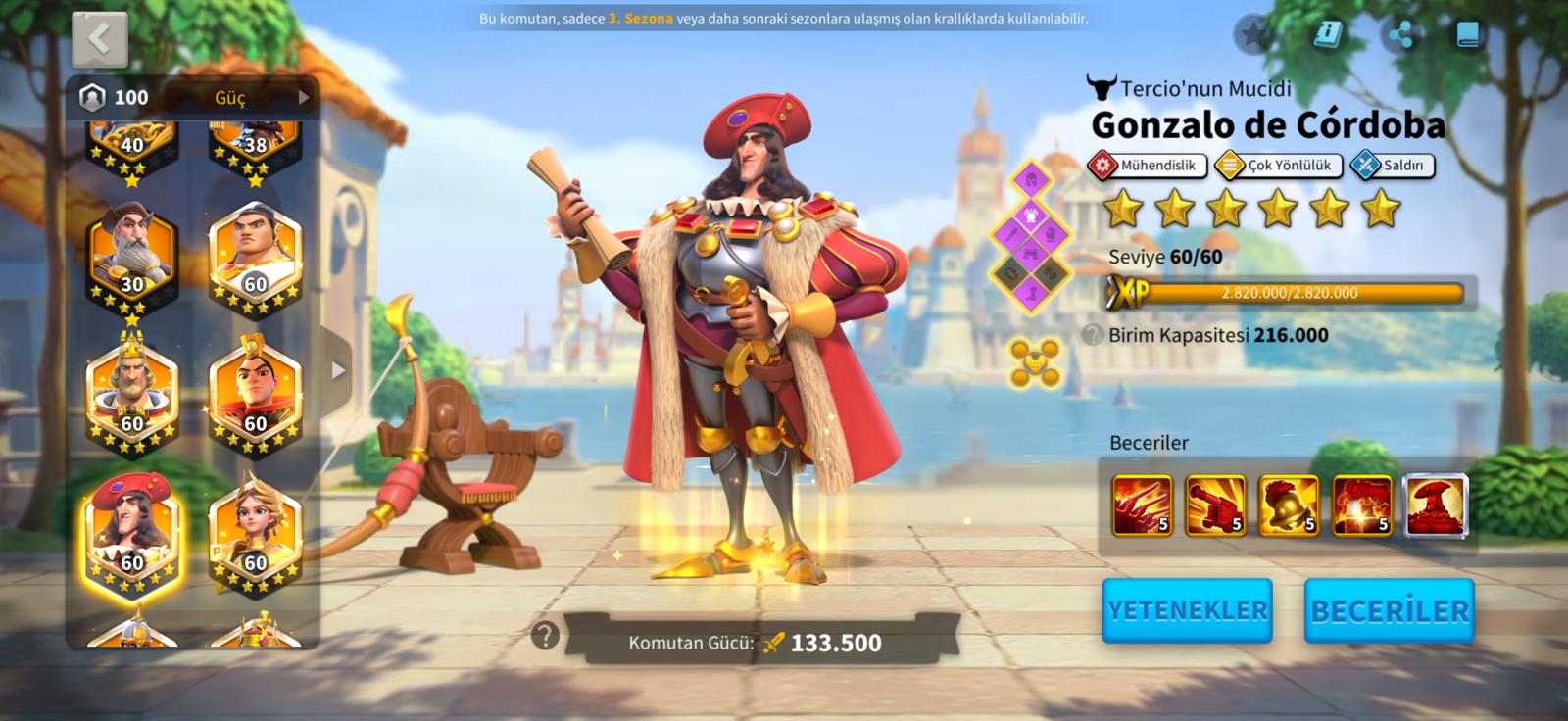Image resolution: width=1568 pixels, height=721 pixels.
Task: Select the Saldırı specialty tag
Action: (1392, 166)
